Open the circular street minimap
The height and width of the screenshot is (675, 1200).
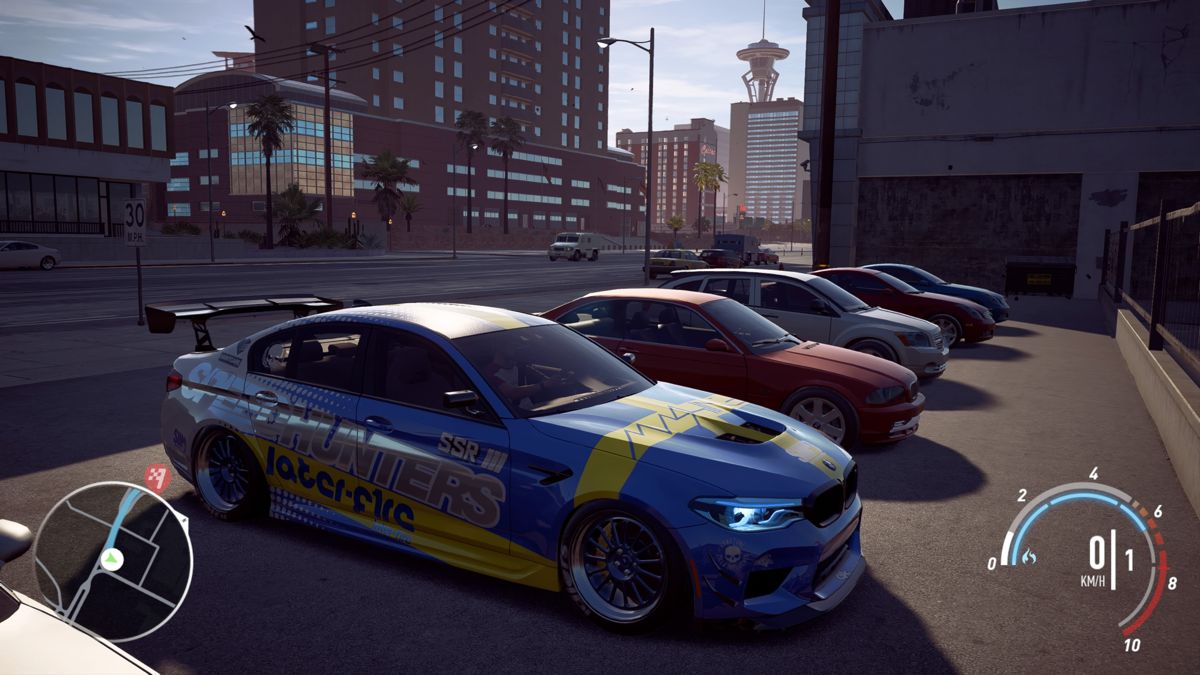click(113, 560)
